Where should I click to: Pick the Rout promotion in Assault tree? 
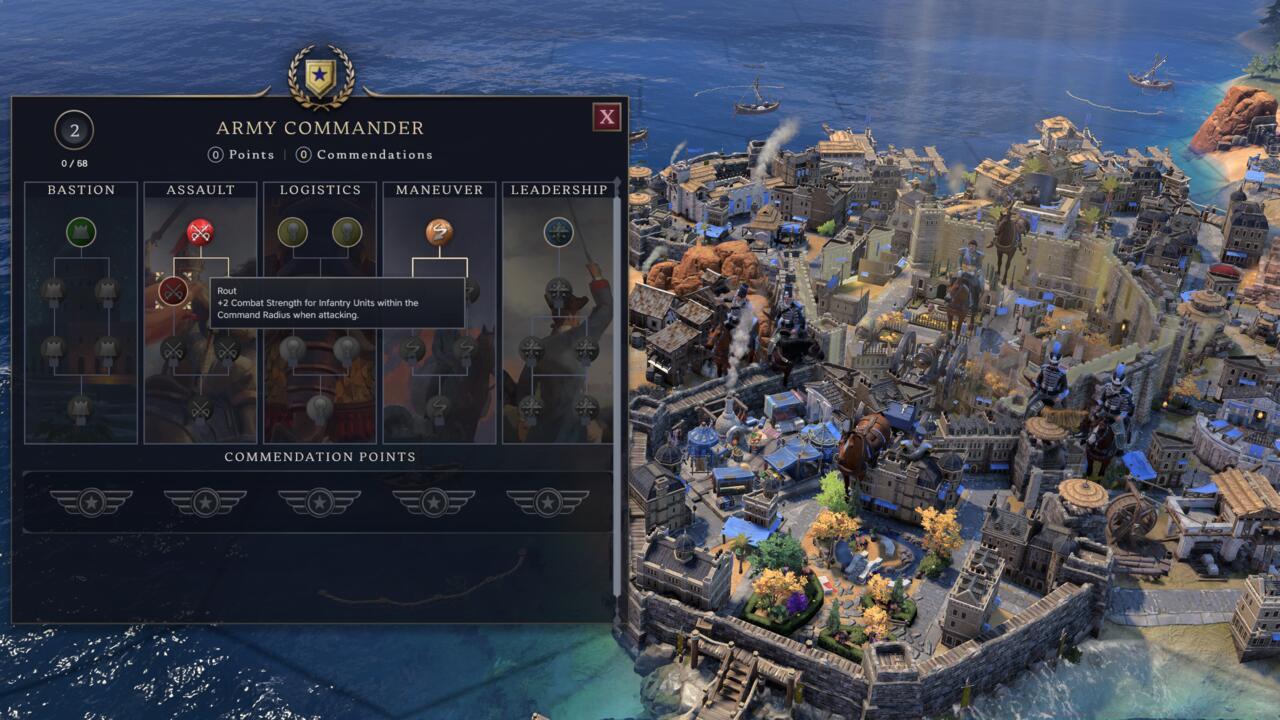point(173,291)
